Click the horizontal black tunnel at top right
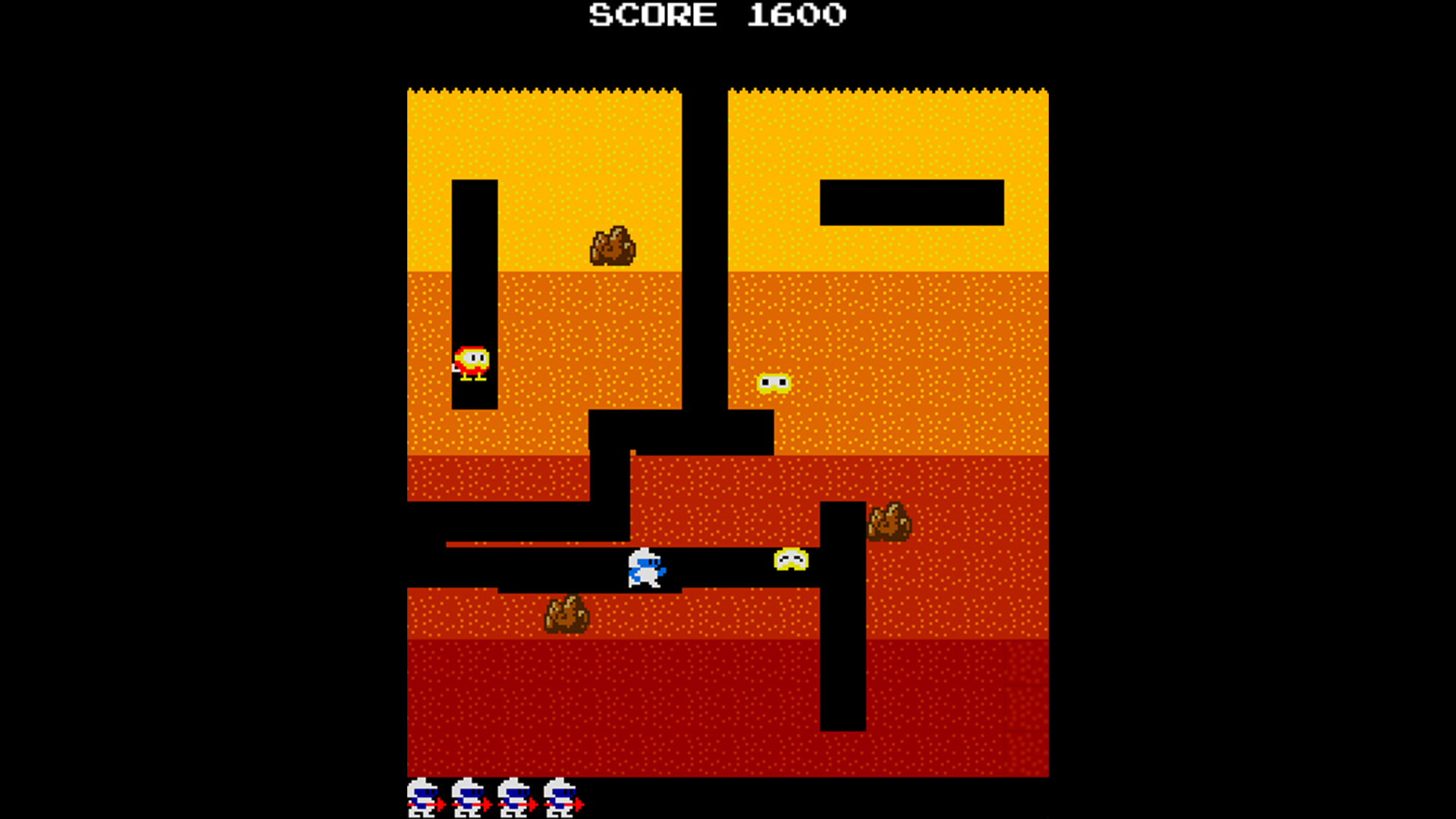This screenshot has width=1456, height=819. pyautogui.click(x=910, y=201)
